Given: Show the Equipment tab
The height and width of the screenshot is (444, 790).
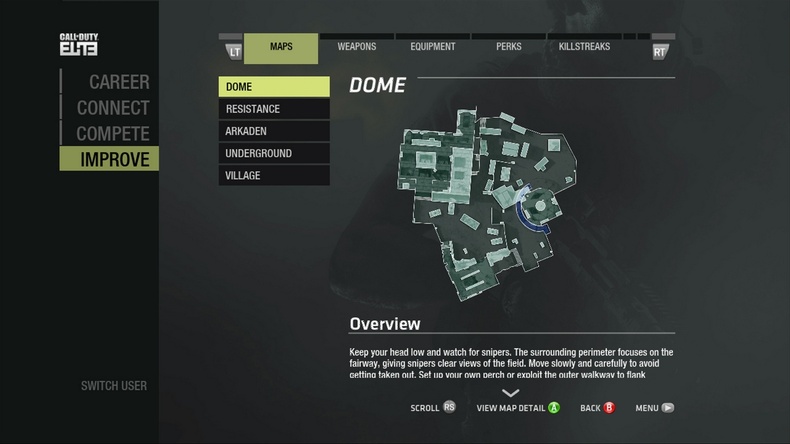Looking at the screenshot, I should point(433,47).
